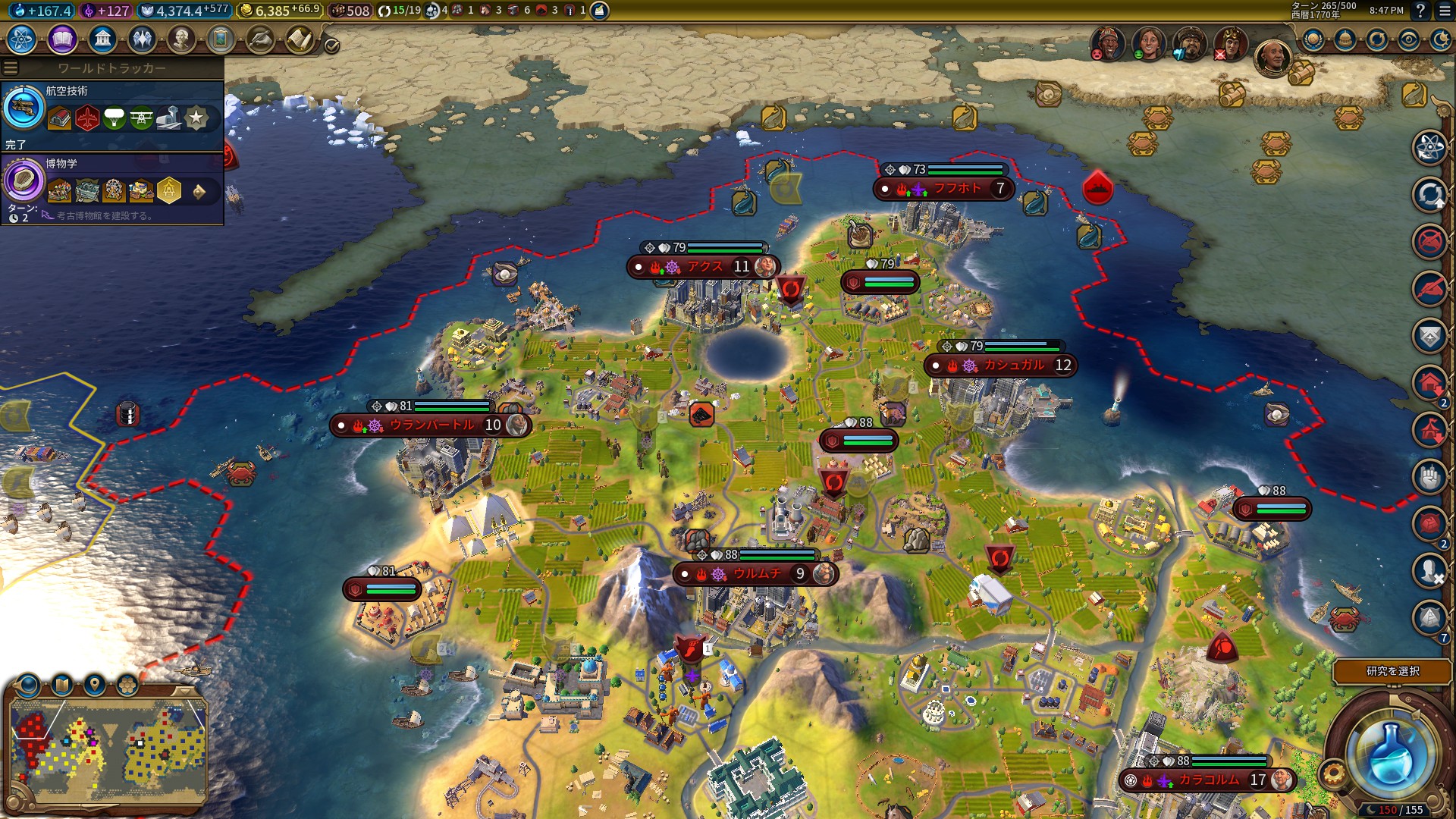Open the civics tree book button
This screenshot has width=1456, height=819.
coord(62,39)
